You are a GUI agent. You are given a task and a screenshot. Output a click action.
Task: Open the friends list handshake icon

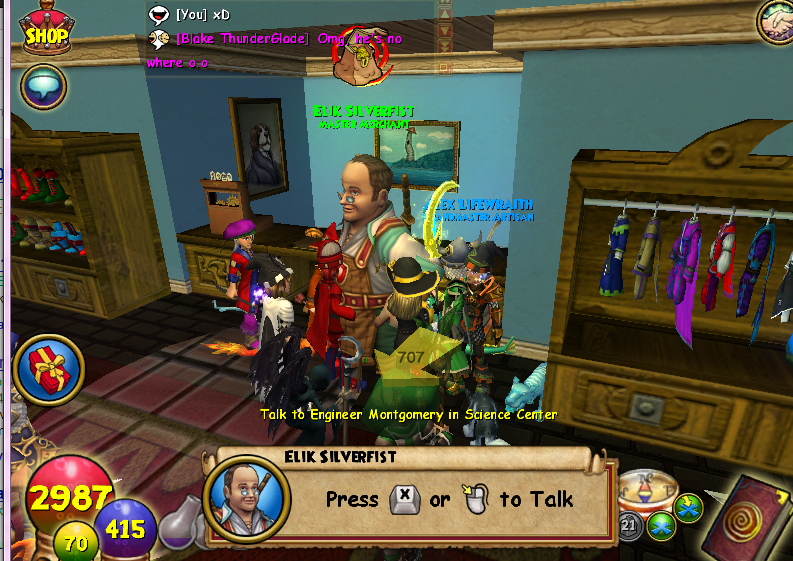pyautogui.click(x=773, y=20)
